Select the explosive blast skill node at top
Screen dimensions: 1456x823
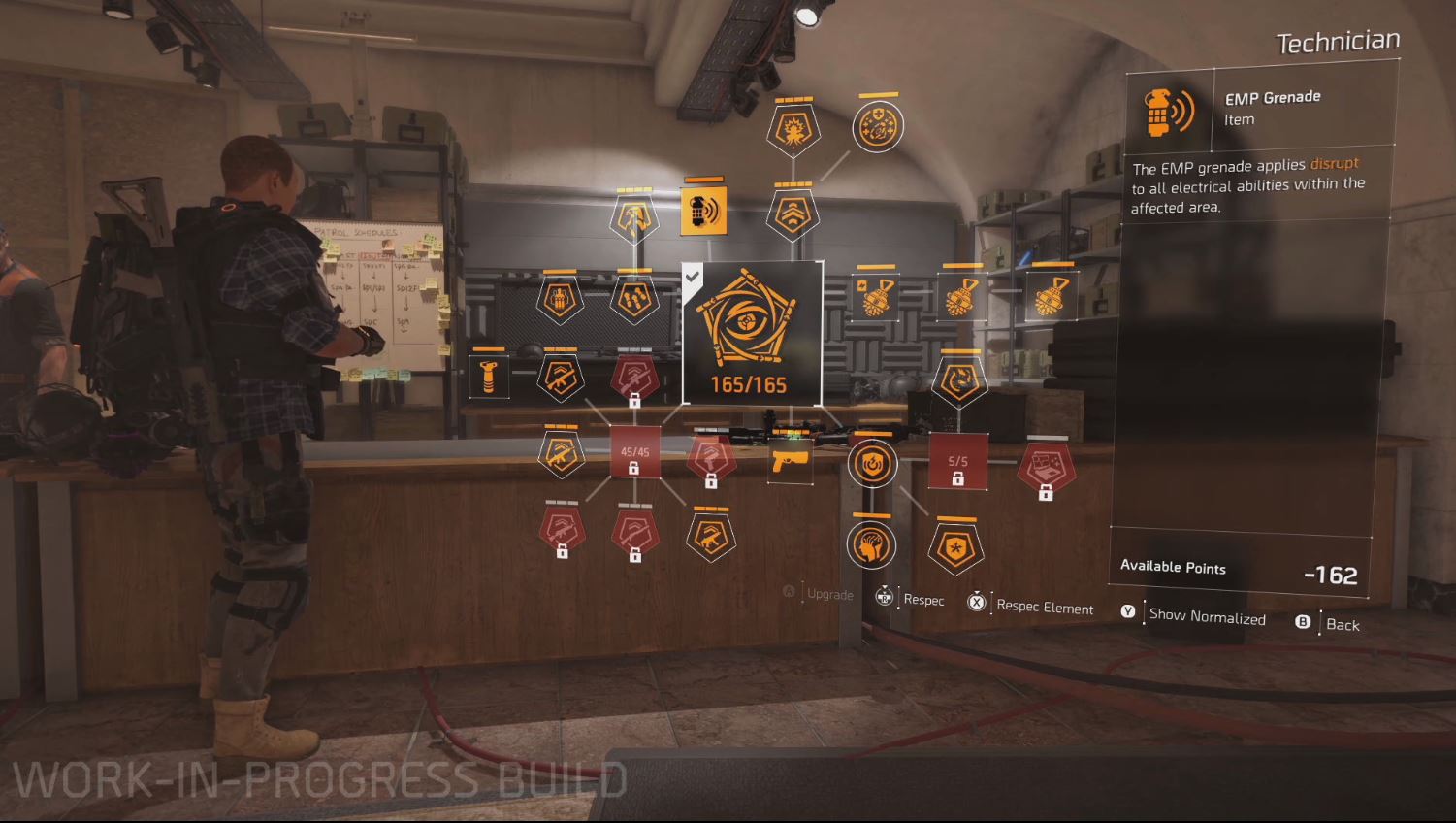coord(793,126)
